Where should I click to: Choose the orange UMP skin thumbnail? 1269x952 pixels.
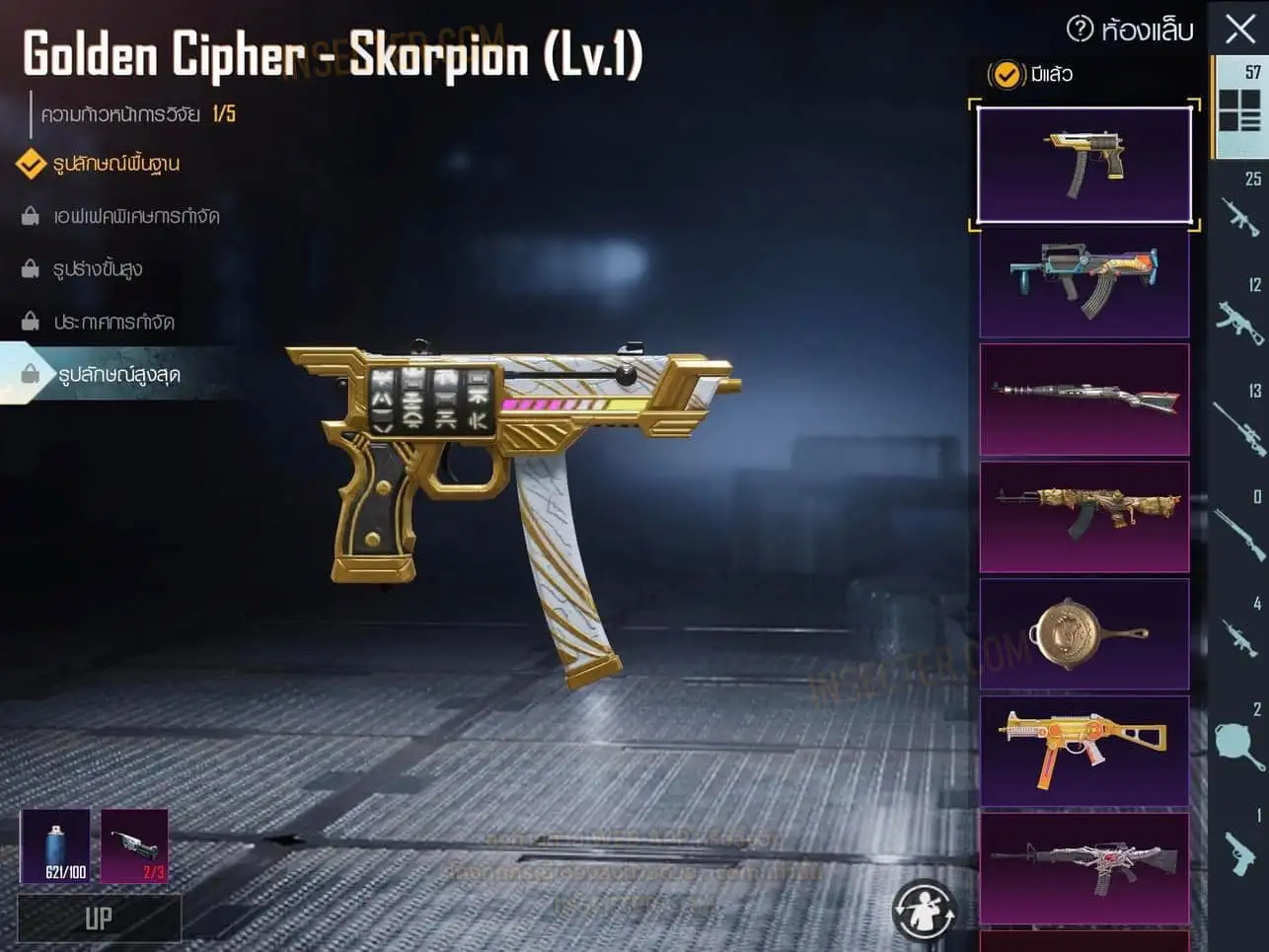(1083, 751)
